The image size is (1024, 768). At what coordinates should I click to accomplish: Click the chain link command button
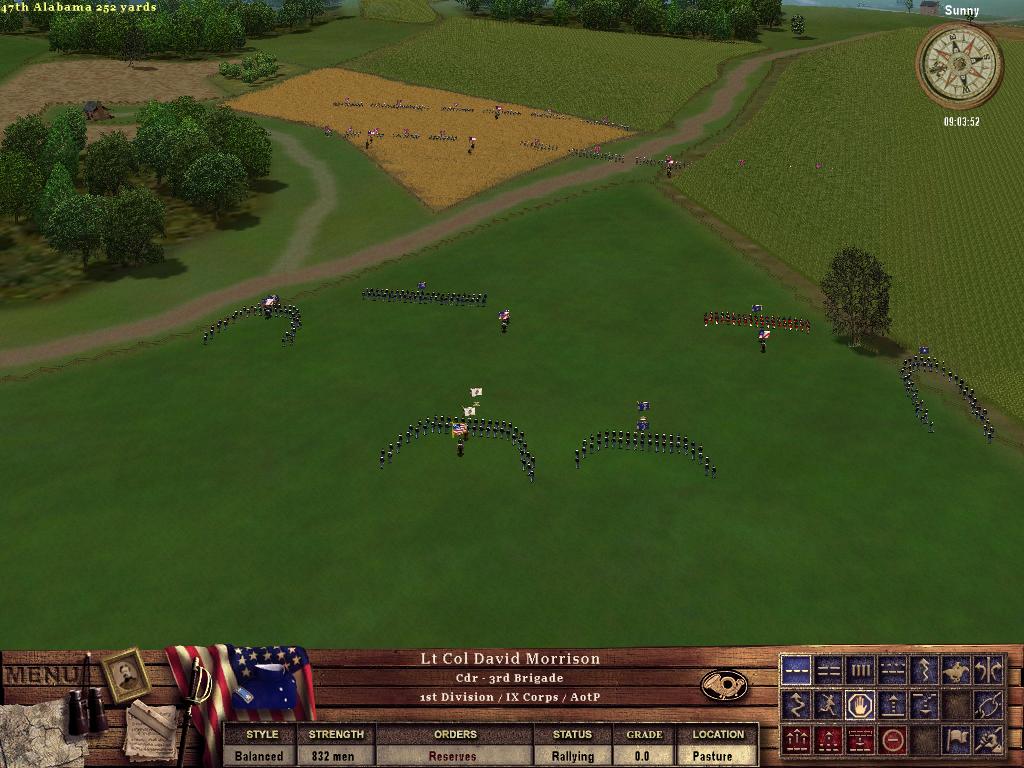point(988,705)
